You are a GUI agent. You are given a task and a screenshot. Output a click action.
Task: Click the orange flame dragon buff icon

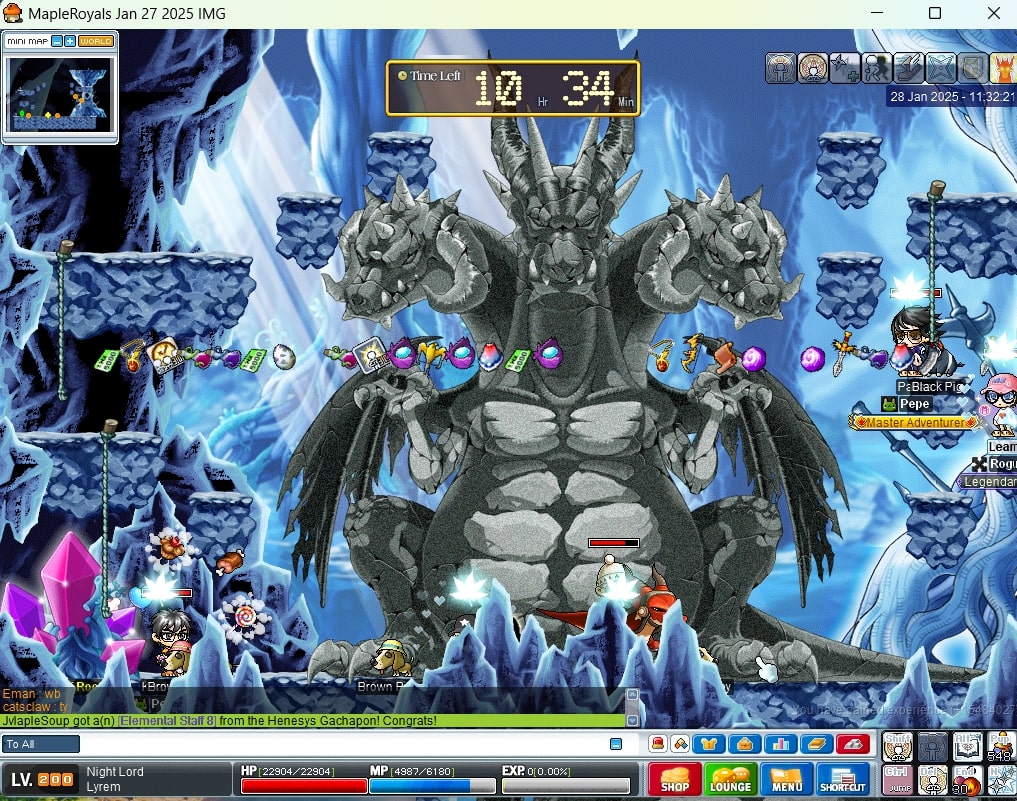(1003, 68)
